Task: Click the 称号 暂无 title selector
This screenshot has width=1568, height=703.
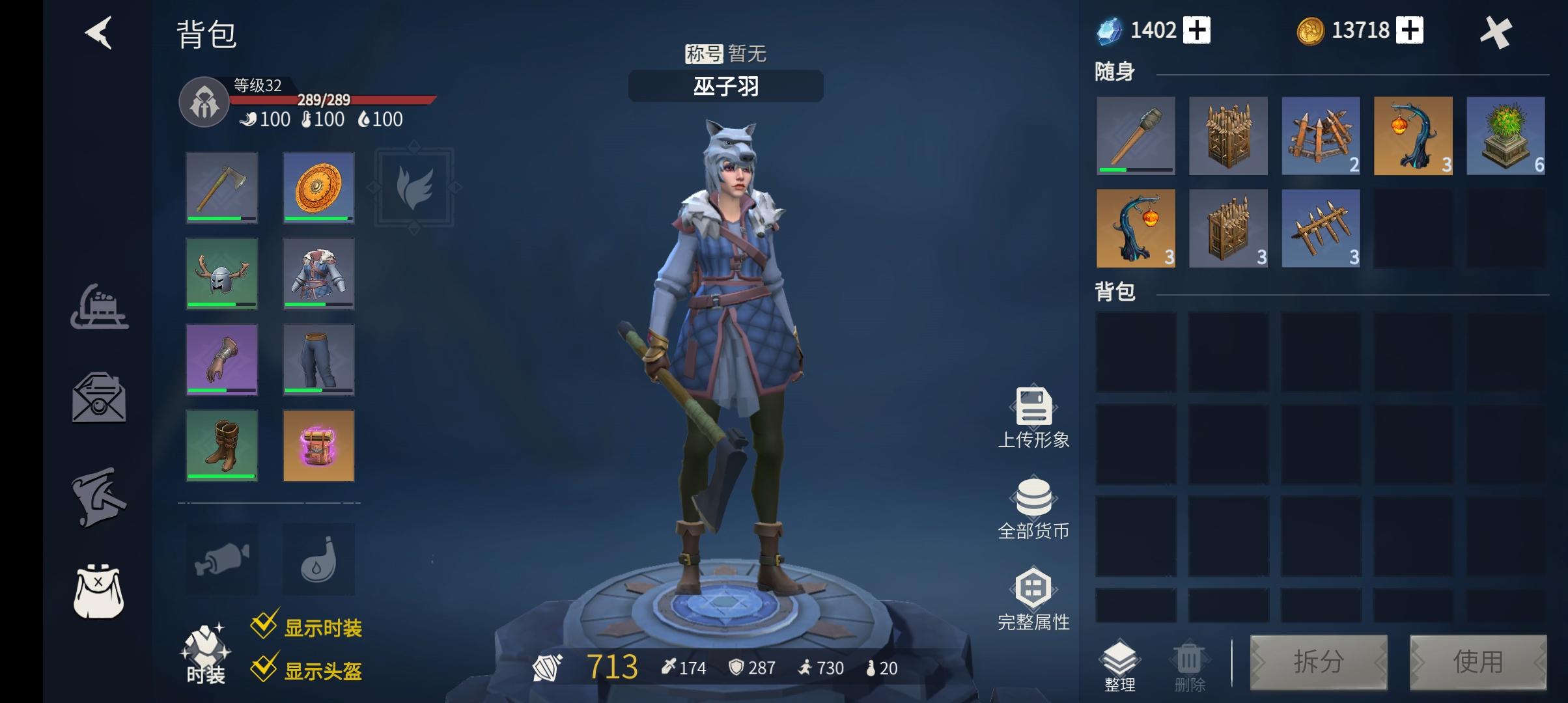Action: [725, 54]
